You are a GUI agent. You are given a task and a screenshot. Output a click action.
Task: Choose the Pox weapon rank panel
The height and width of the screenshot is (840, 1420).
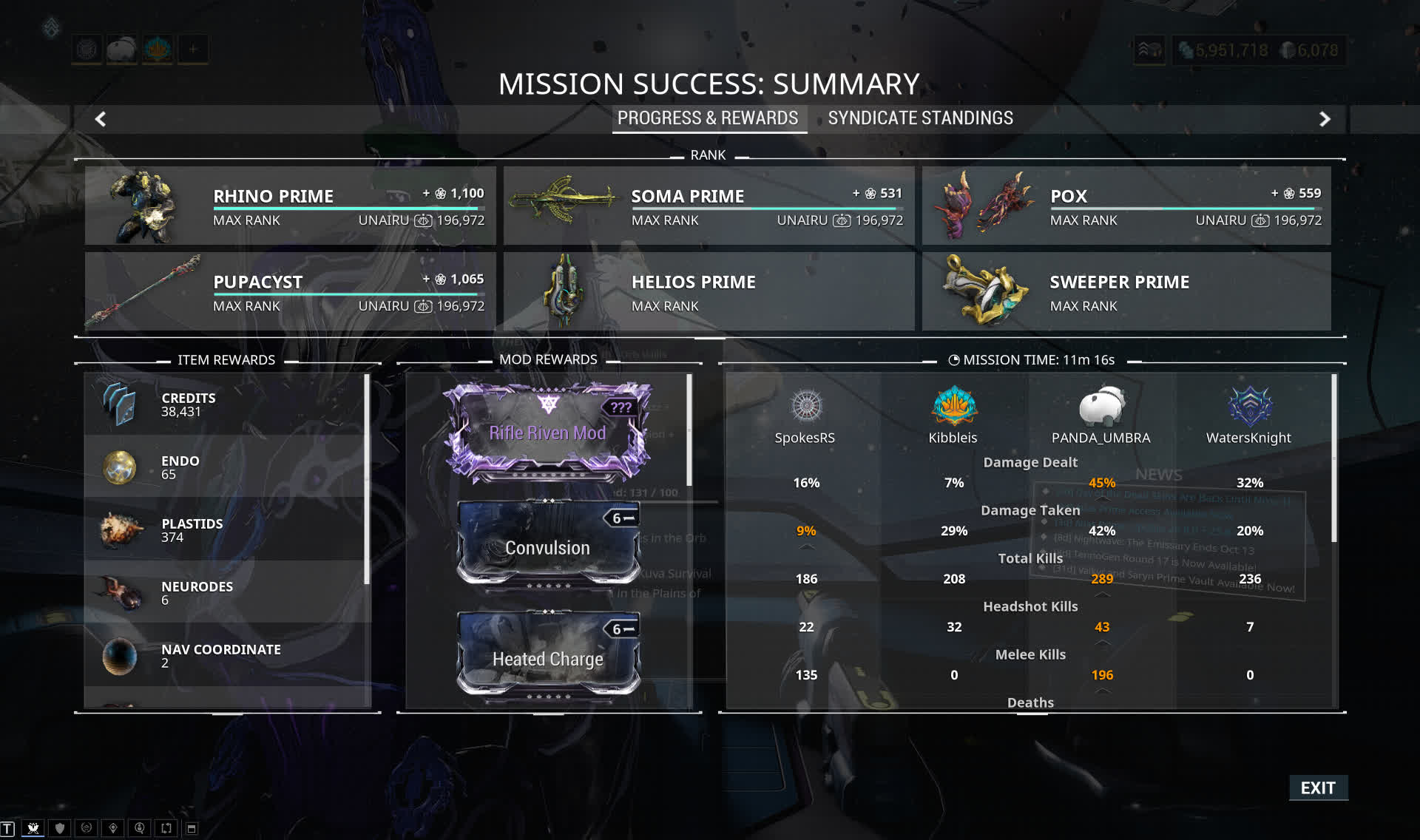[1126, 206]
